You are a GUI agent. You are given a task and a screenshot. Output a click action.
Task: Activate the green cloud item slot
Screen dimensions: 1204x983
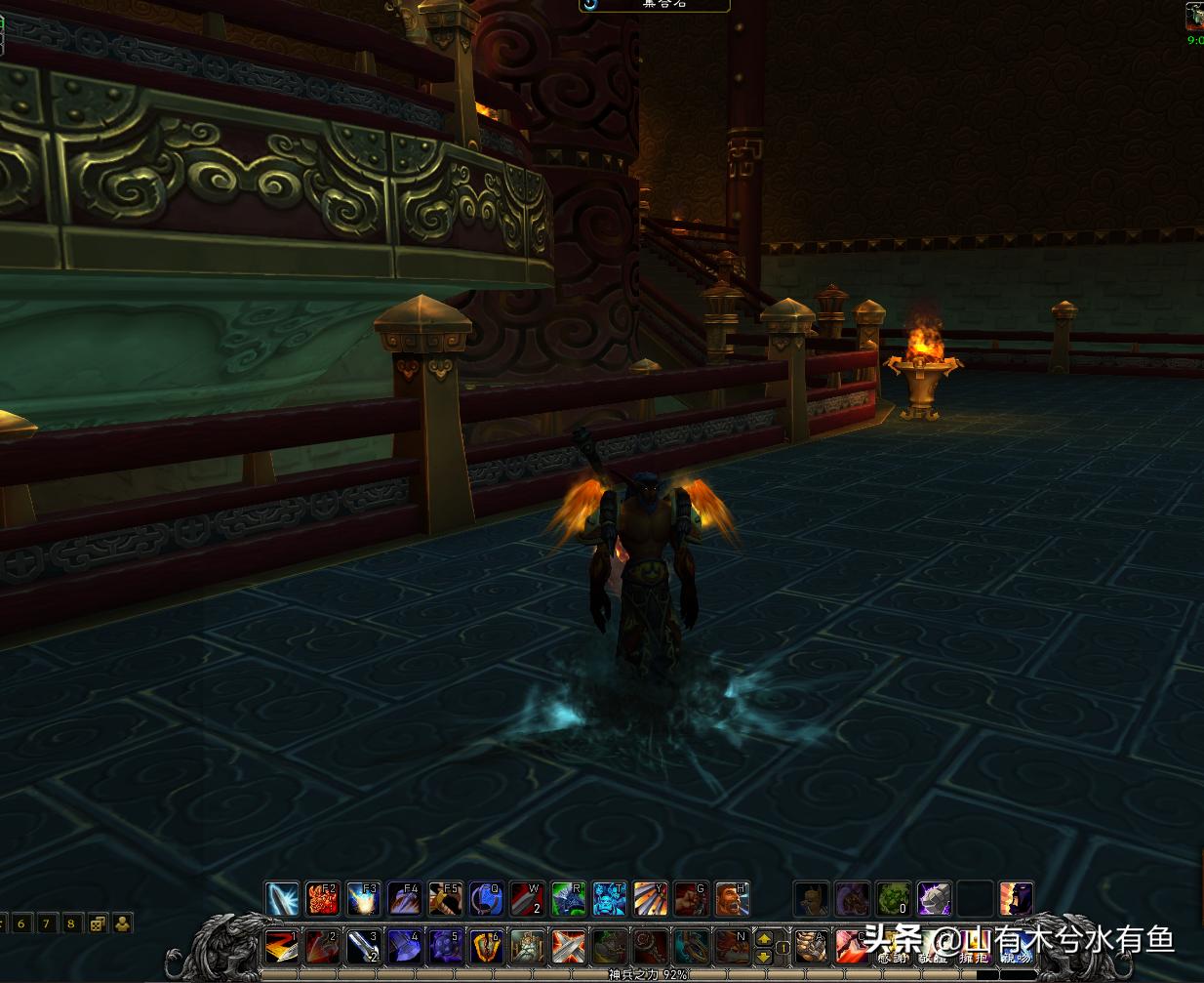point(893,898)
